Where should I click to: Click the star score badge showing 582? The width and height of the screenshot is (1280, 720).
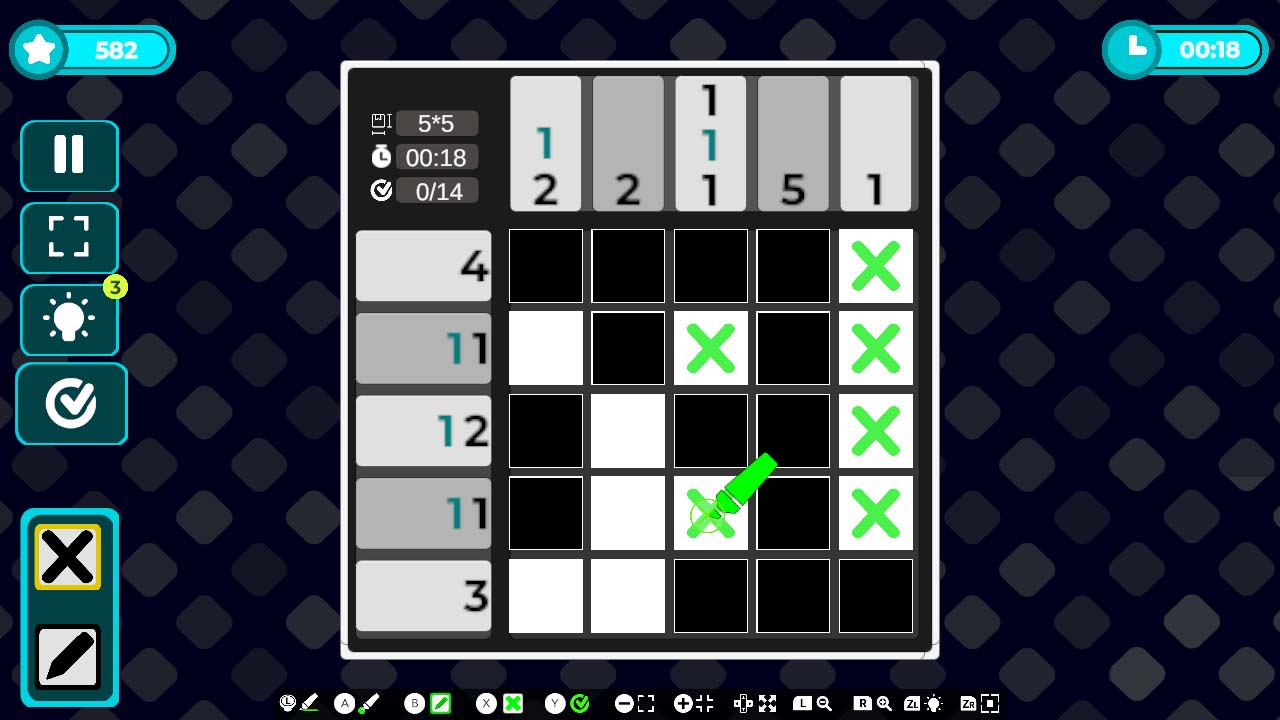pos(92,49)
